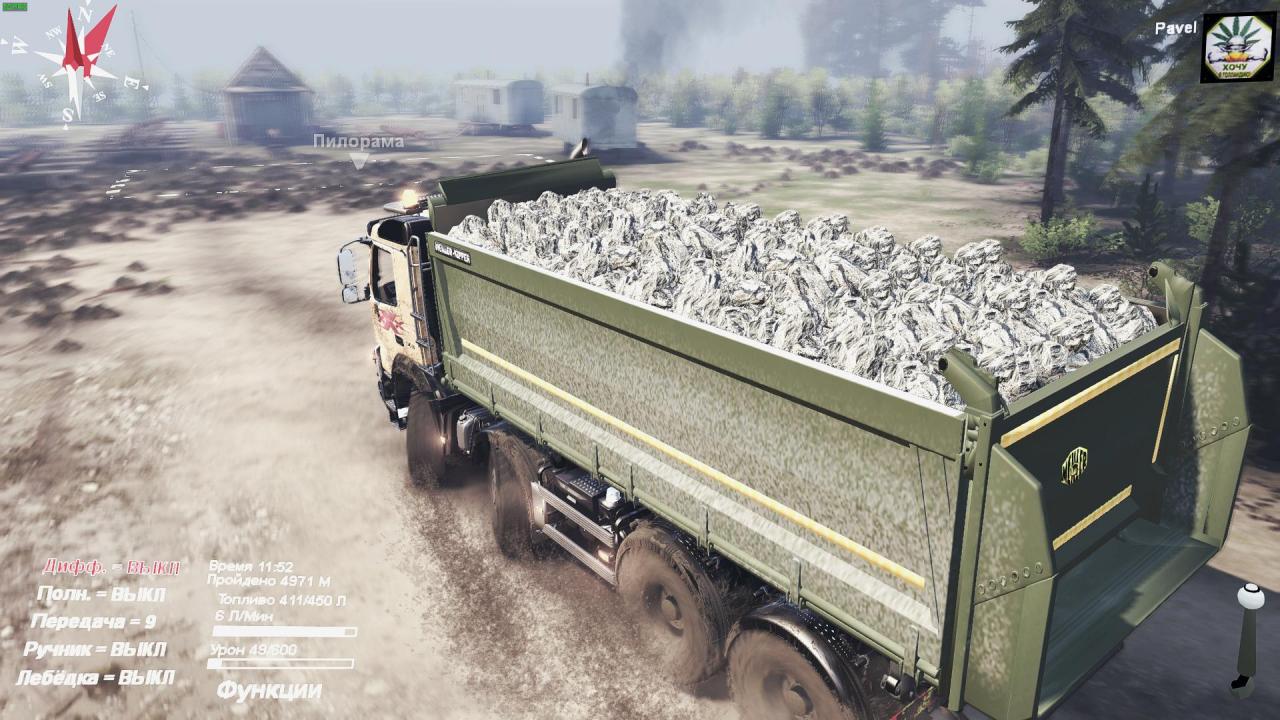Open the Функции menu

(269, 690)
